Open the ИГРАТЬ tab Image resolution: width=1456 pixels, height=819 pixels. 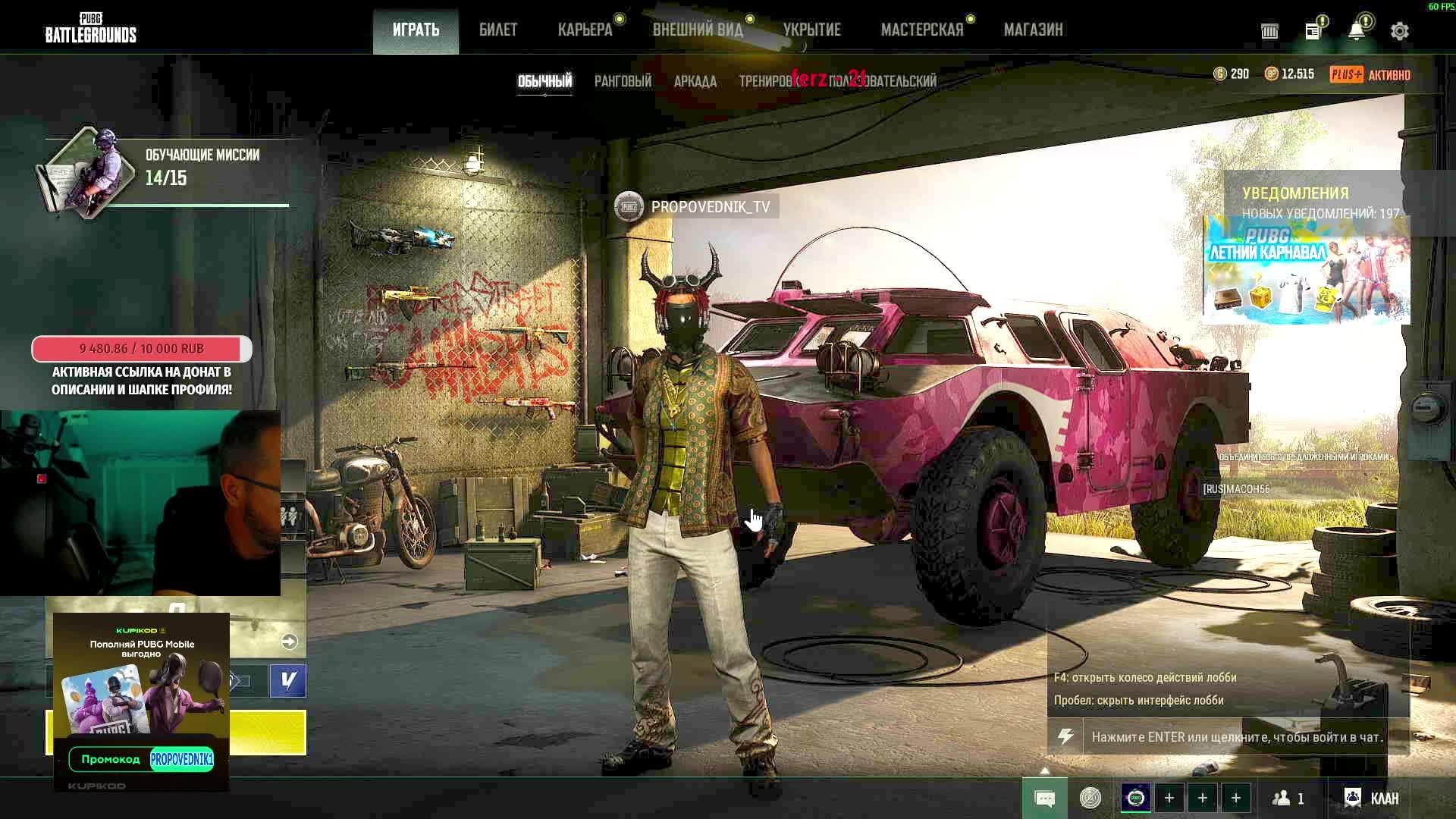pyautogui.click(x=416, y=30)
